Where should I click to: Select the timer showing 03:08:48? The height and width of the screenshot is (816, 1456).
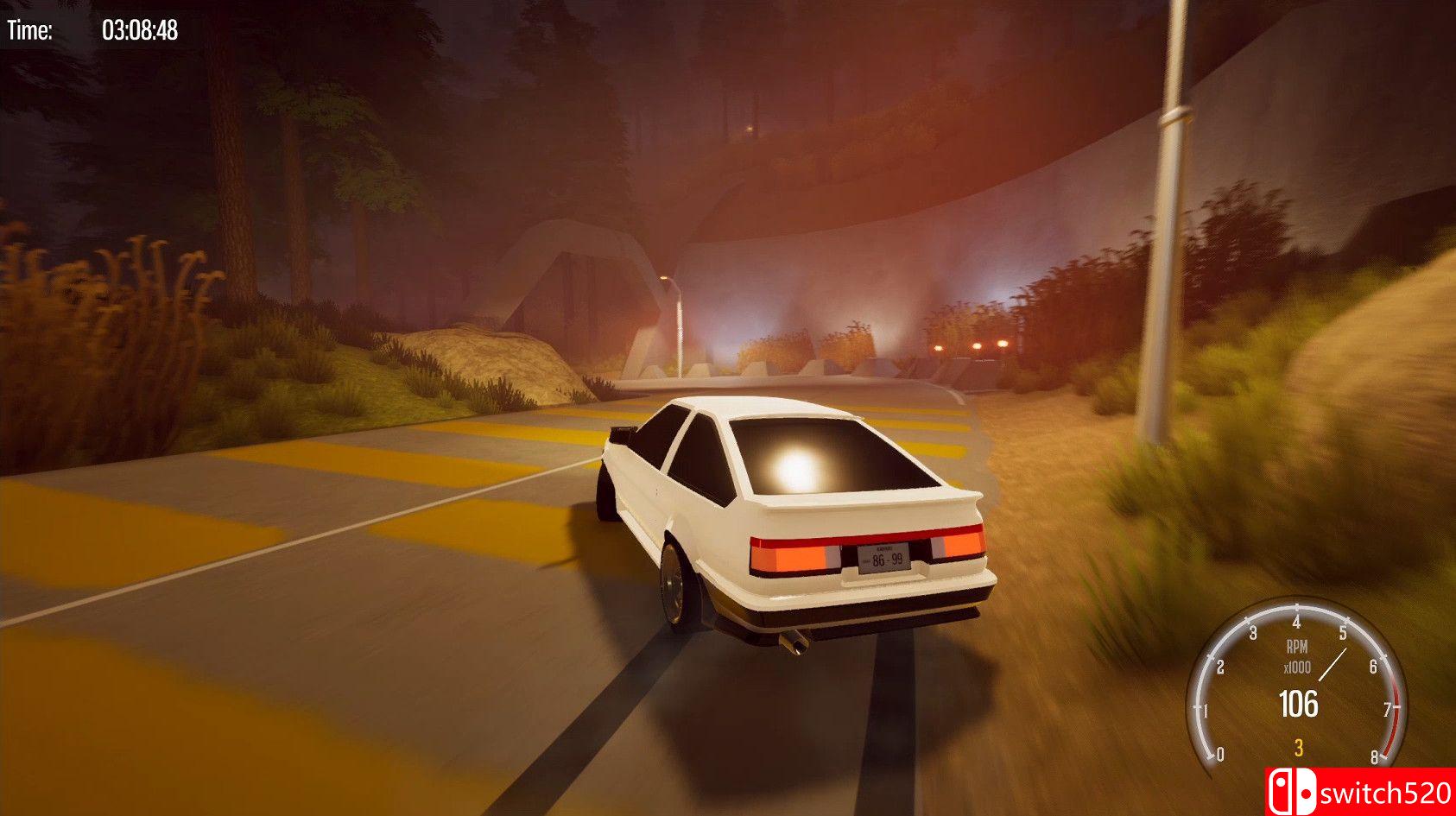pos(141,28)
